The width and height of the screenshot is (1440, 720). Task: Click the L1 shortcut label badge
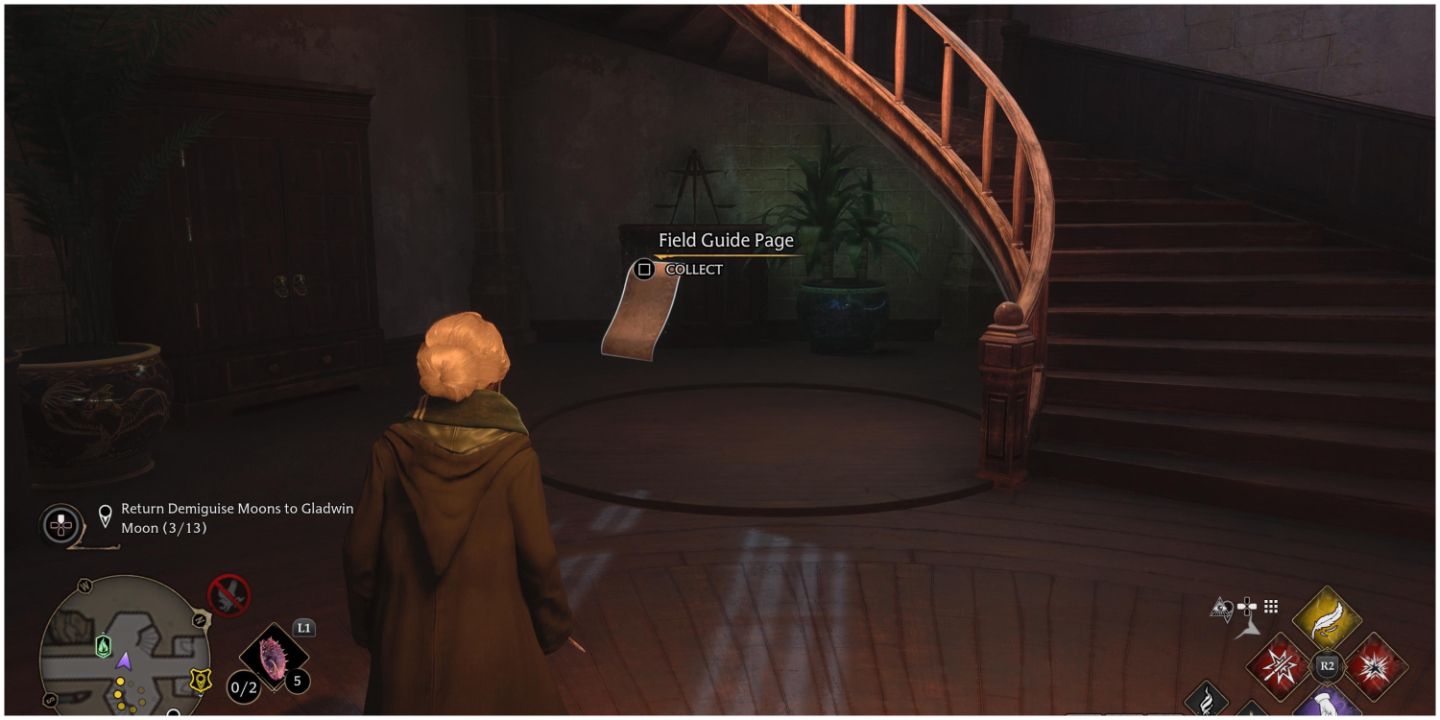(x=305, y=627)
